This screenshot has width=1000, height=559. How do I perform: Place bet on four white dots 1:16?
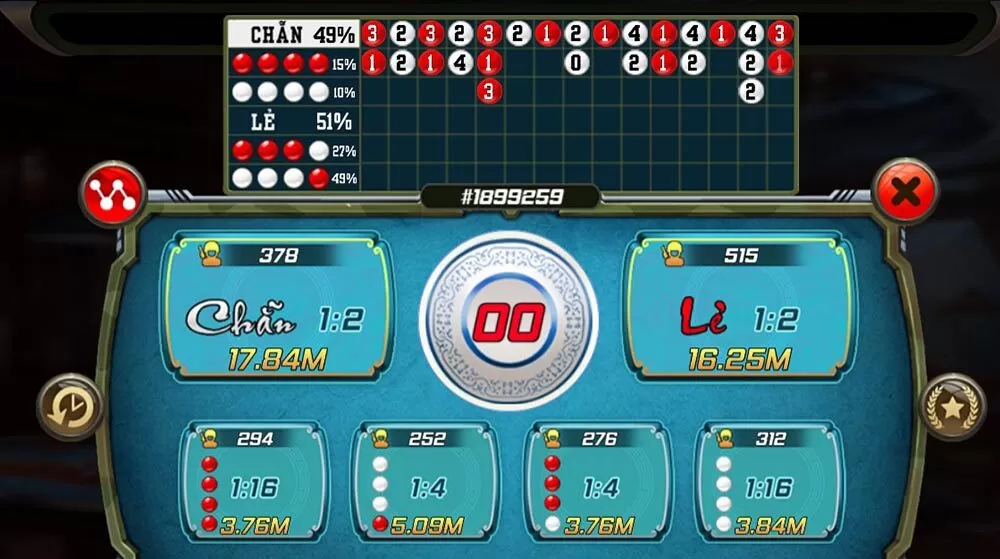pyautogui.click(x=768, y=484)
